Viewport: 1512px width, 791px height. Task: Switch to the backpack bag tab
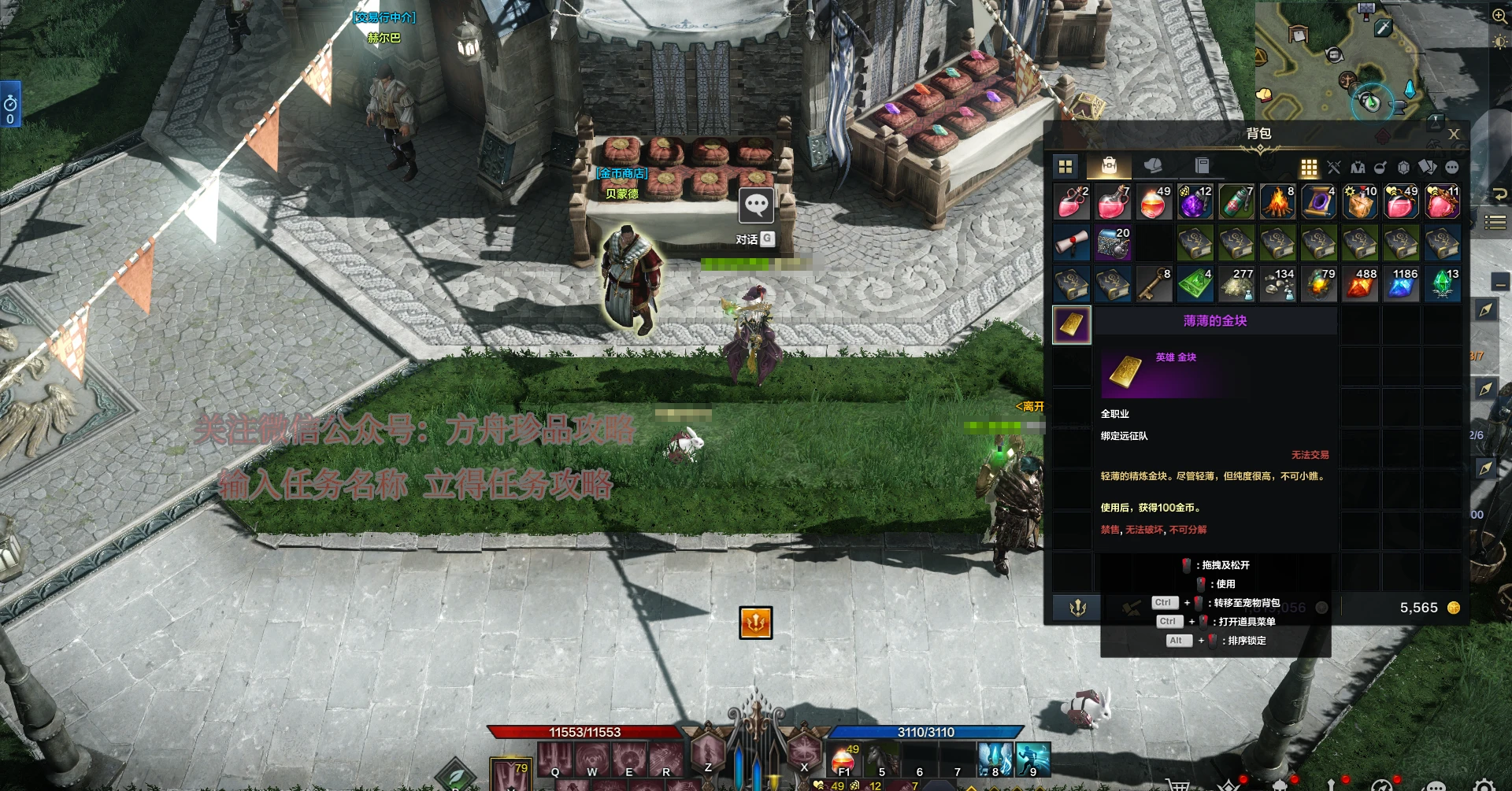pos(1109,165)
